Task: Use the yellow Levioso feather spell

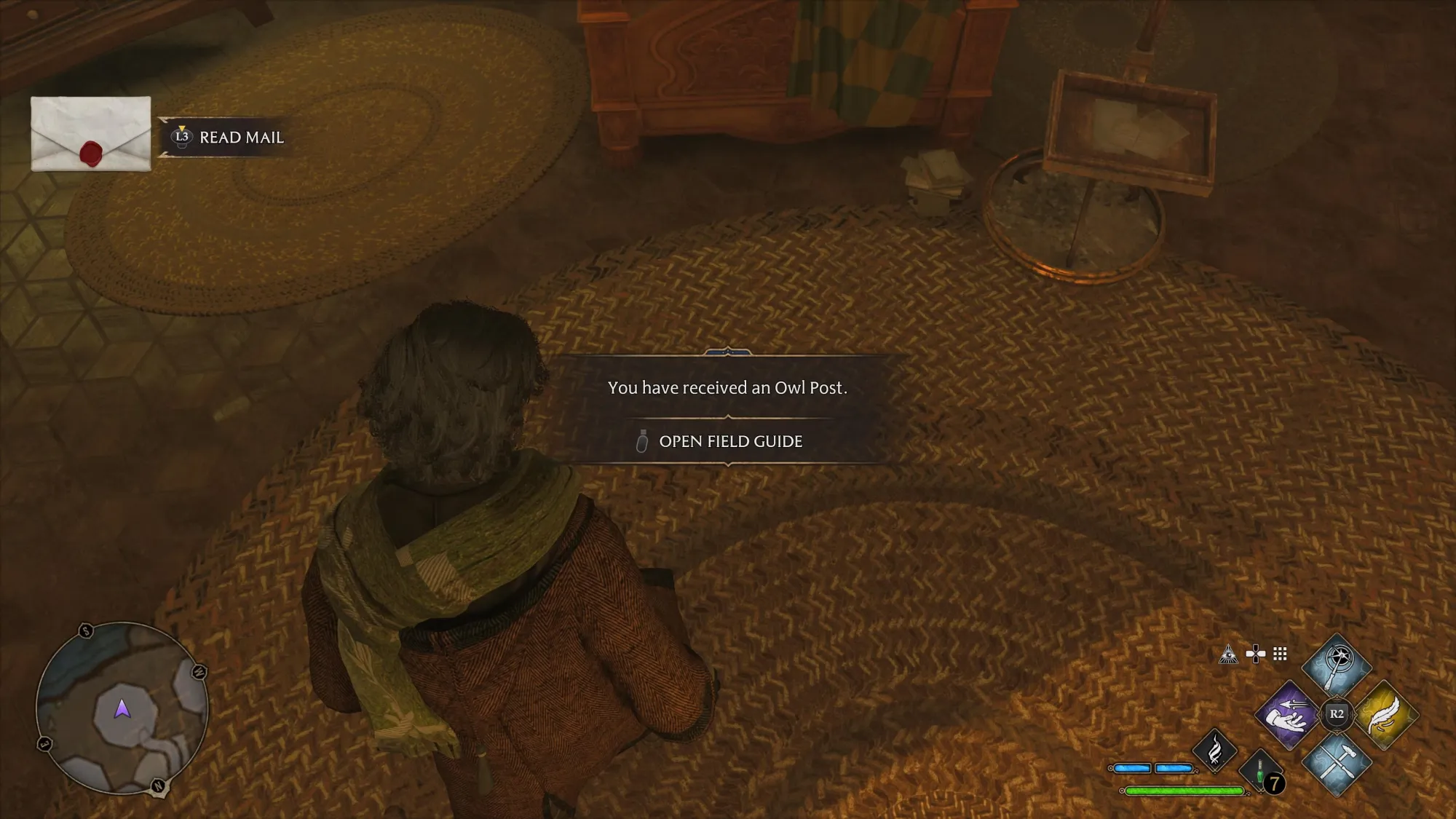Action: [1385, 715]
